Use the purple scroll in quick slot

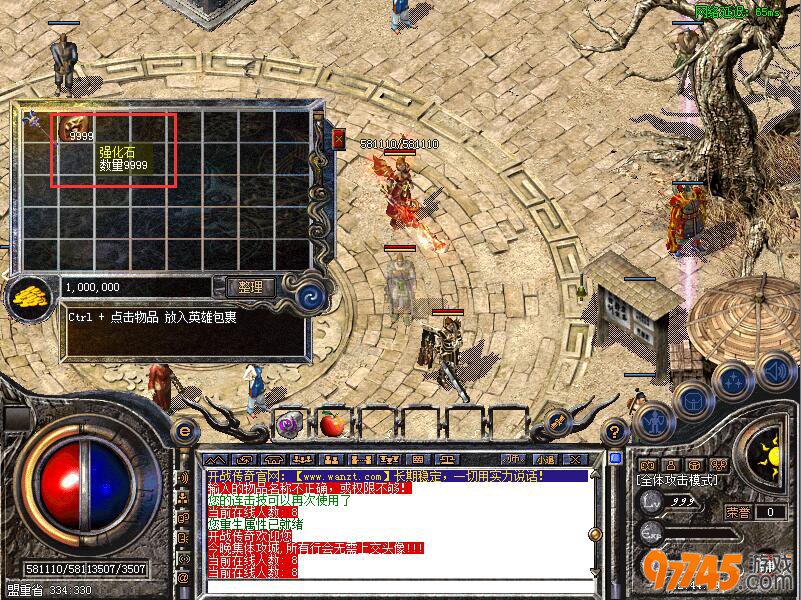(x=290, y=424)
